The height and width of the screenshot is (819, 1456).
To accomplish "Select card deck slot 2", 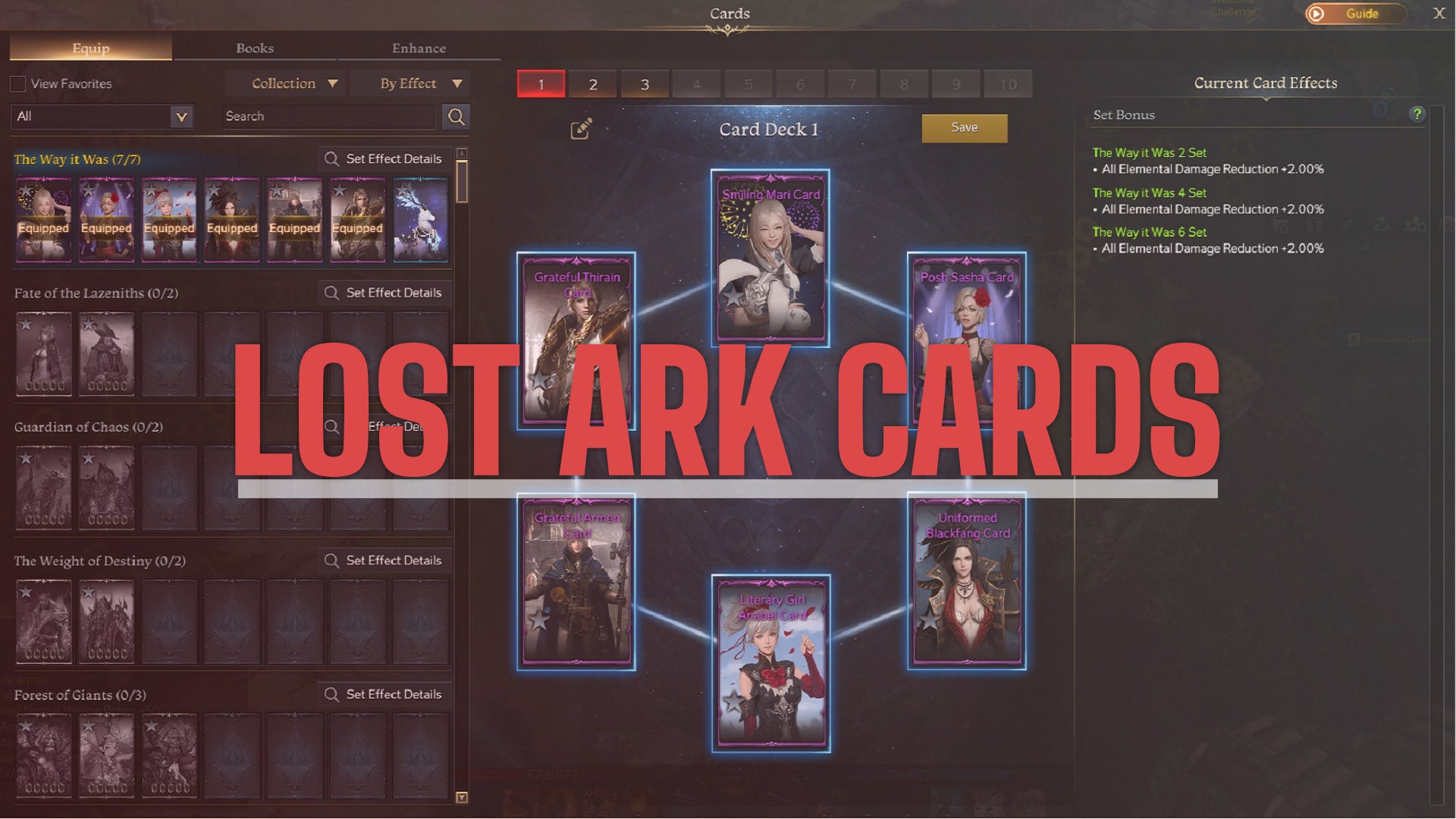I will point(592,84).
